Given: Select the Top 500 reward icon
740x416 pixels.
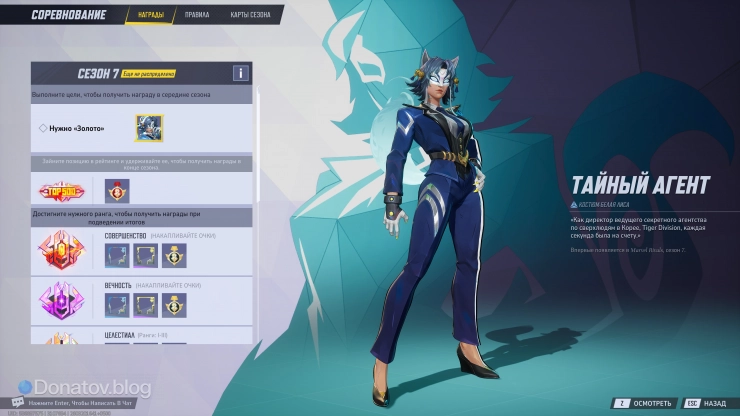Looking at the screenshot, I should click(x=118, y=191).
